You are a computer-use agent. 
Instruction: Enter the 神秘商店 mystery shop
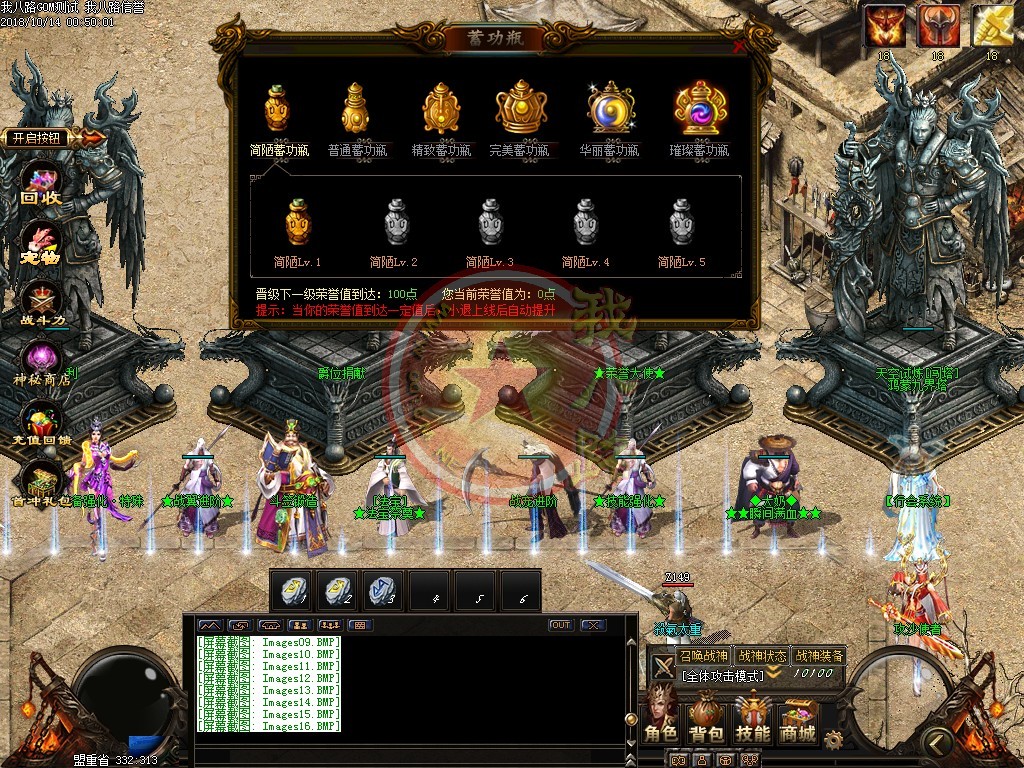[x=42, y=362]
